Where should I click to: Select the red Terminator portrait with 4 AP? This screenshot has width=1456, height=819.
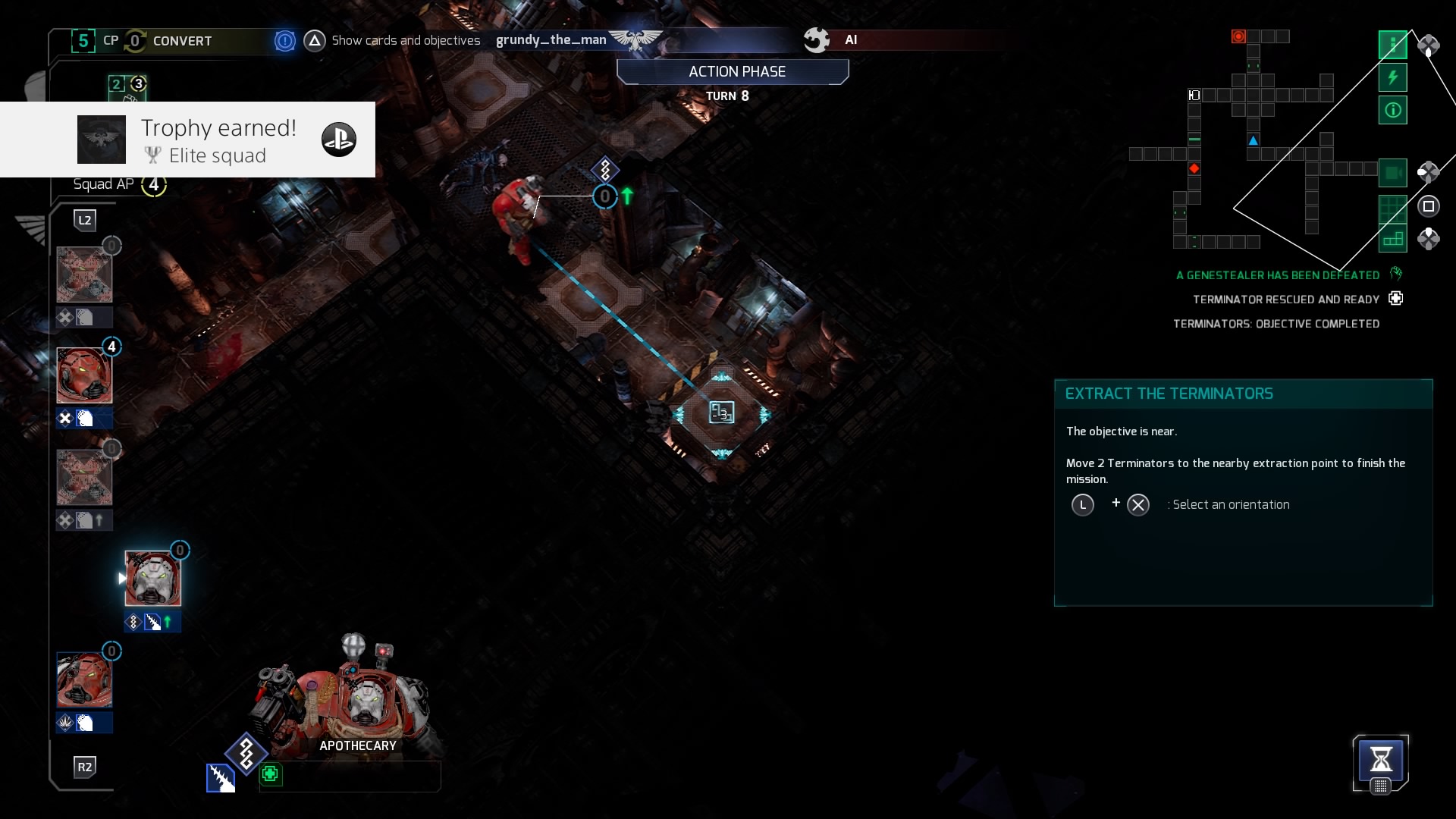coord(84,375)
